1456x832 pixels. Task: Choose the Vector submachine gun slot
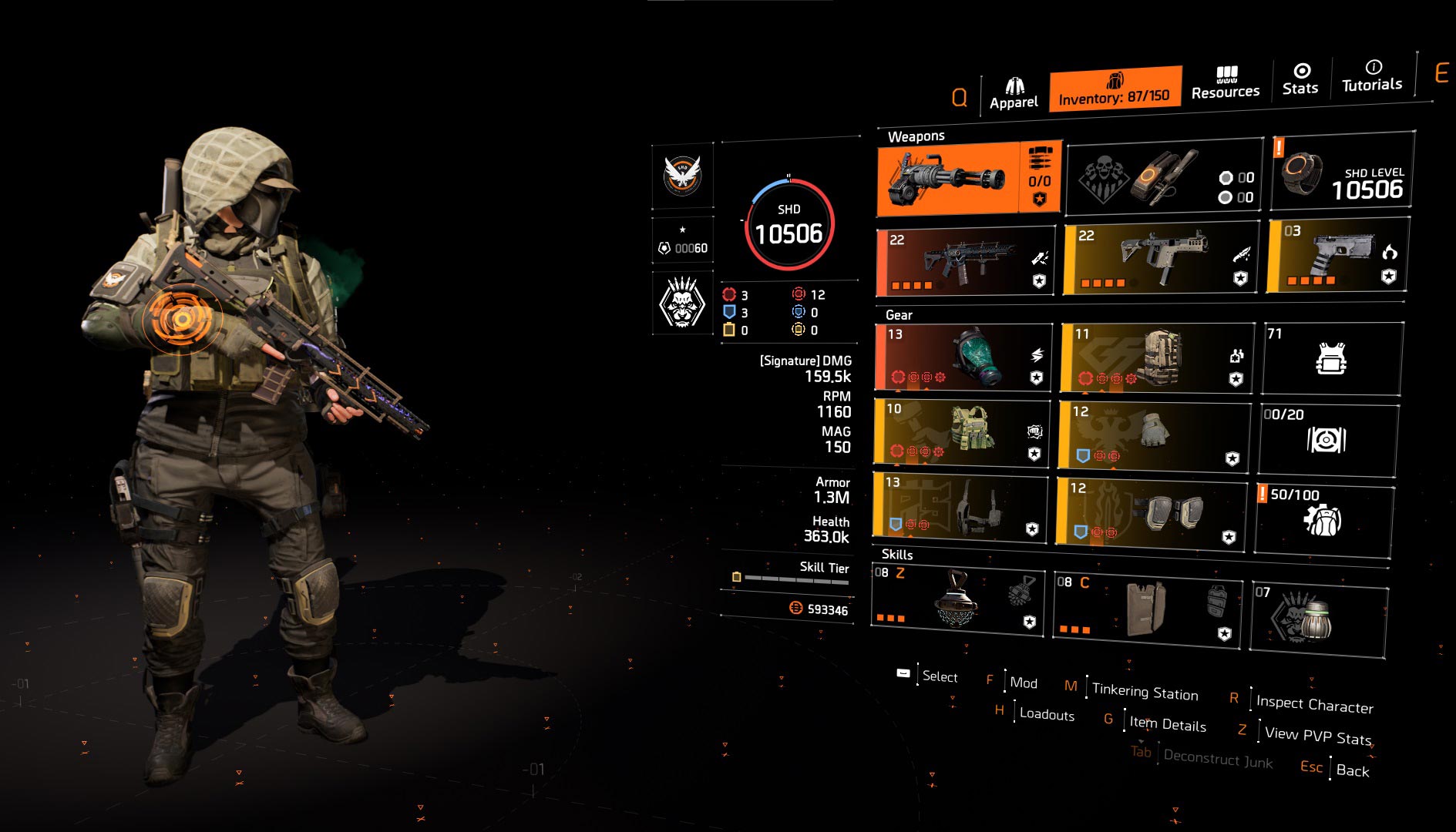[1160, 258]
